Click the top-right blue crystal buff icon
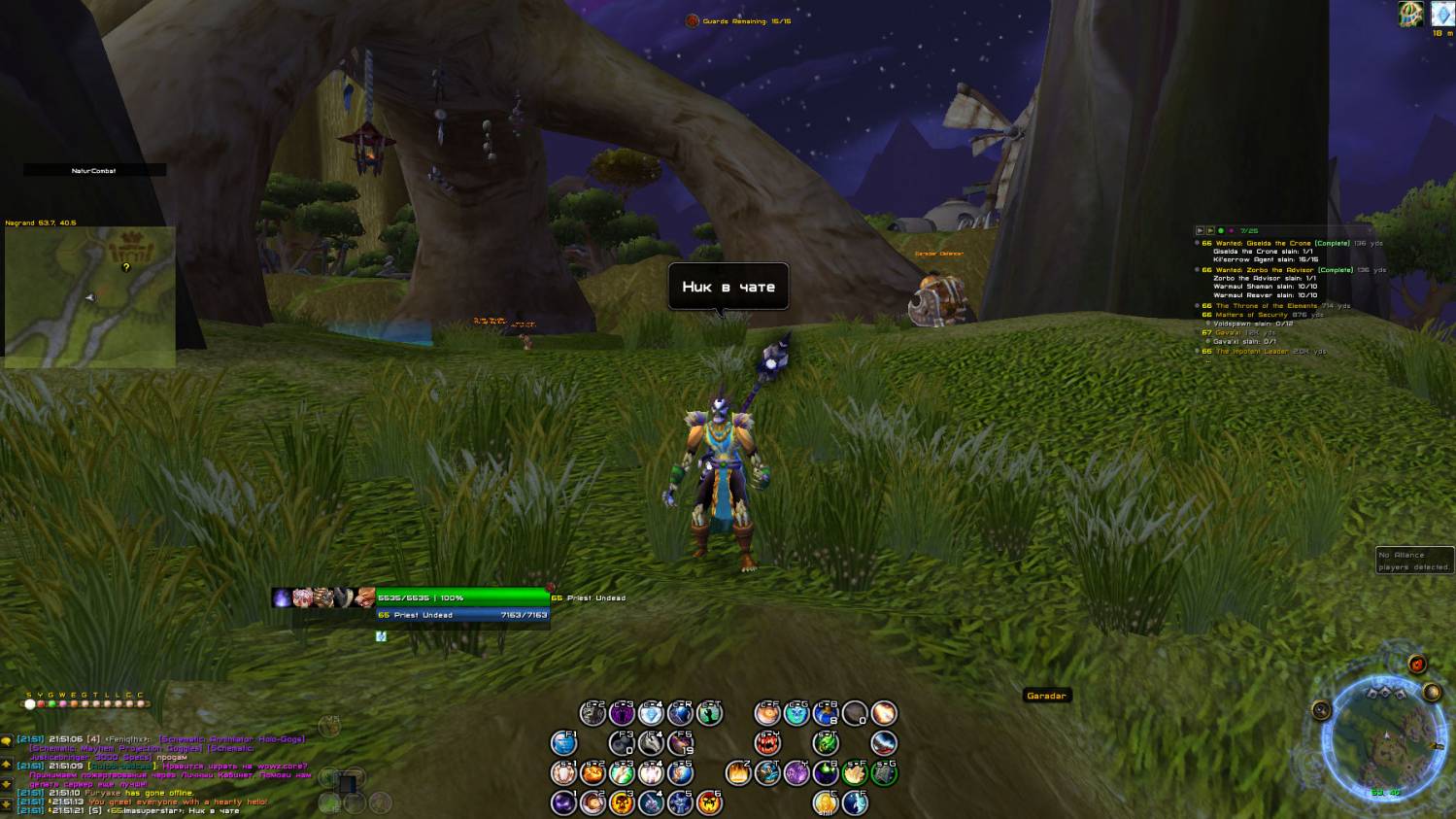The image size is (1456, 819). 1441,14
